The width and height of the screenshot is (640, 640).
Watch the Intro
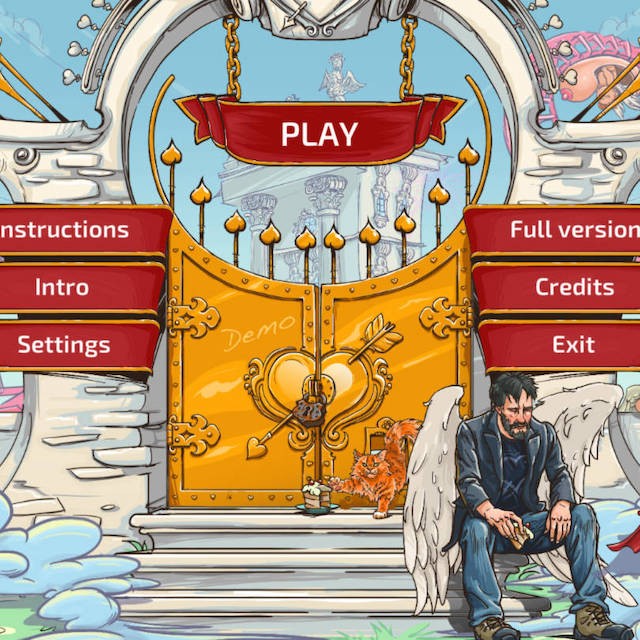click(62, 288)
